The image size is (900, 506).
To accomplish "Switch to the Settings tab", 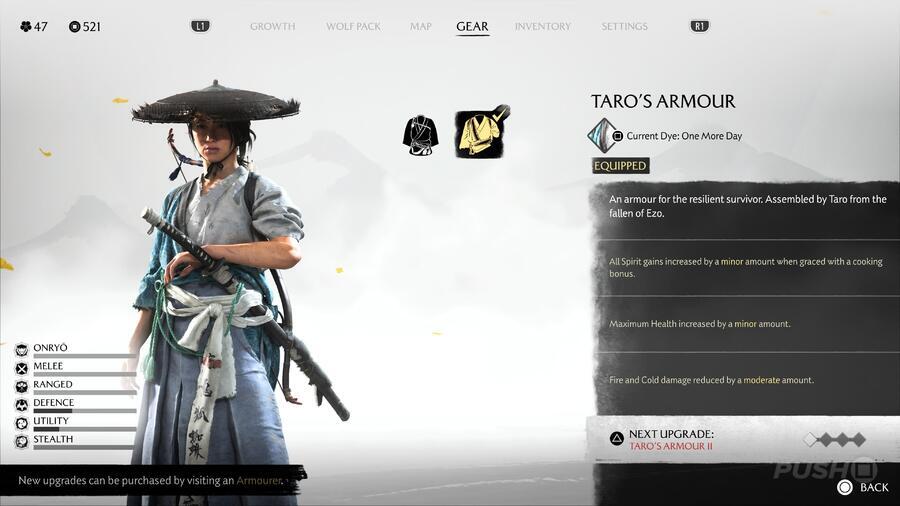I will (624, 26).
